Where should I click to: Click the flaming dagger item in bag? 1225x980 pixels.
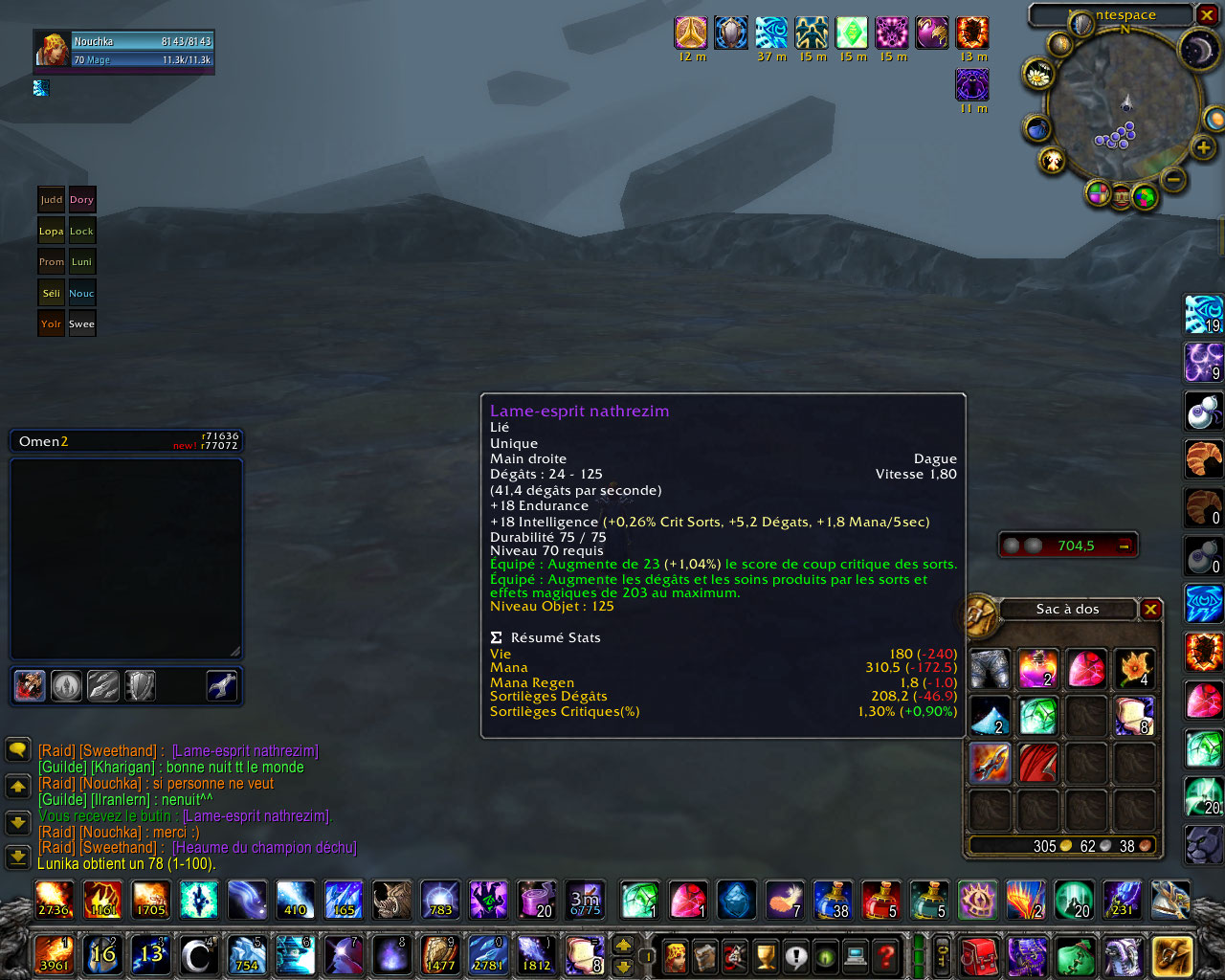pos(990,763)
